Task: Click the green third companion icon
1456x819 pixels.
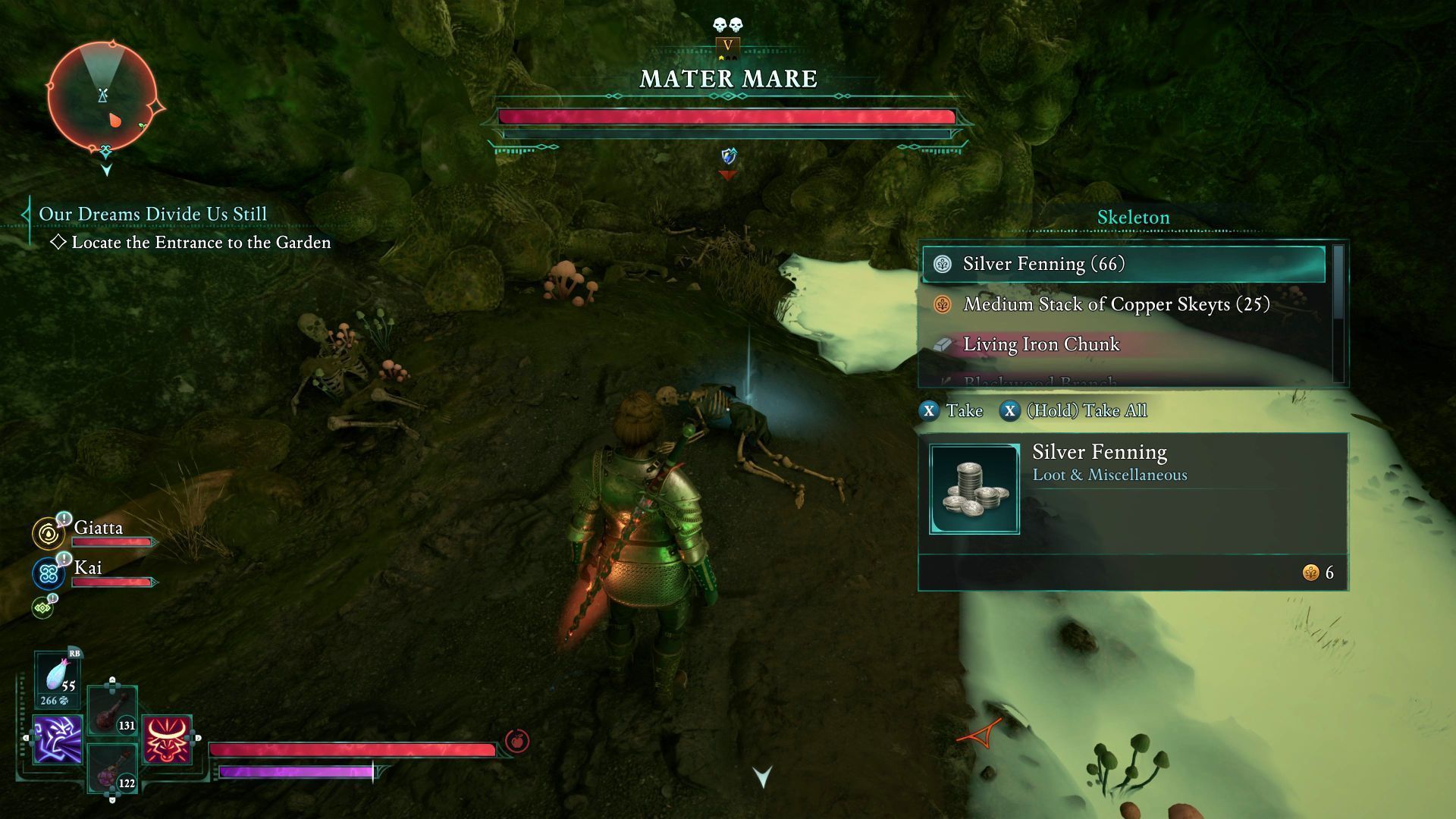Action: pos(42,607)
